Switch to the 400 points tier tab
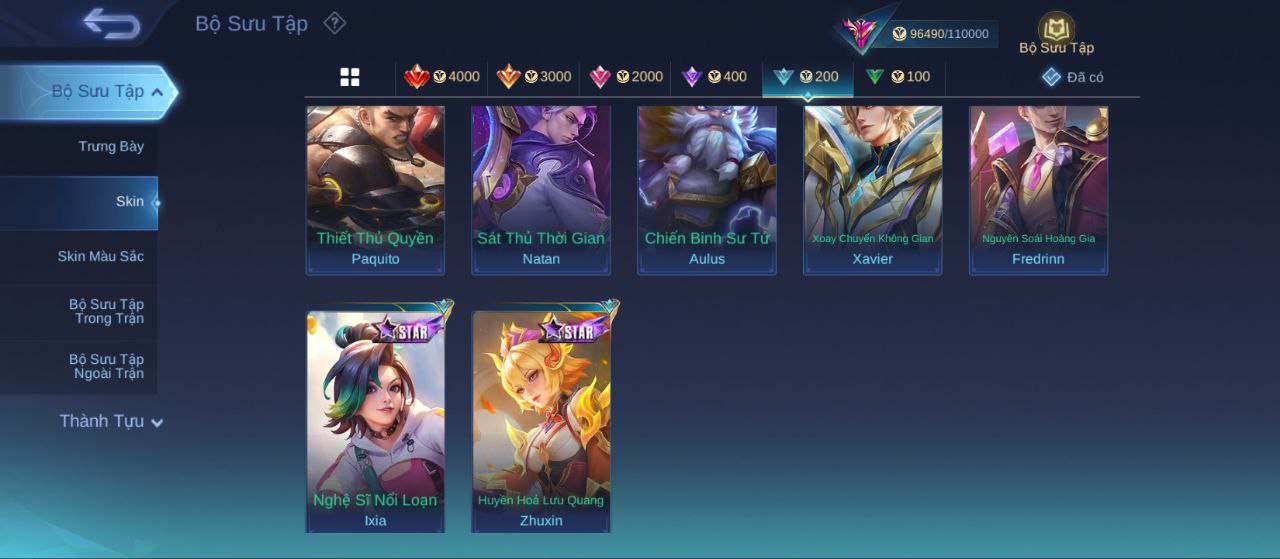Image resolution: width=1280 pixels, height=559 pixels. (x=714, y=77)
